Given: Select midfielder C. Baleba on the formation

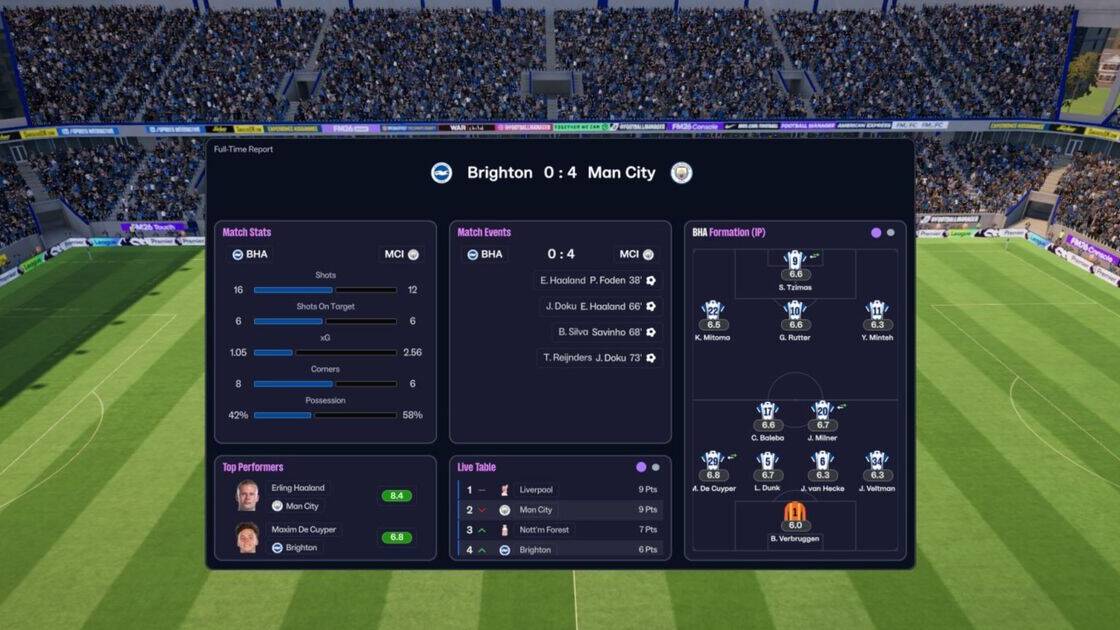Looking at the screenshot, I should 767,412.
